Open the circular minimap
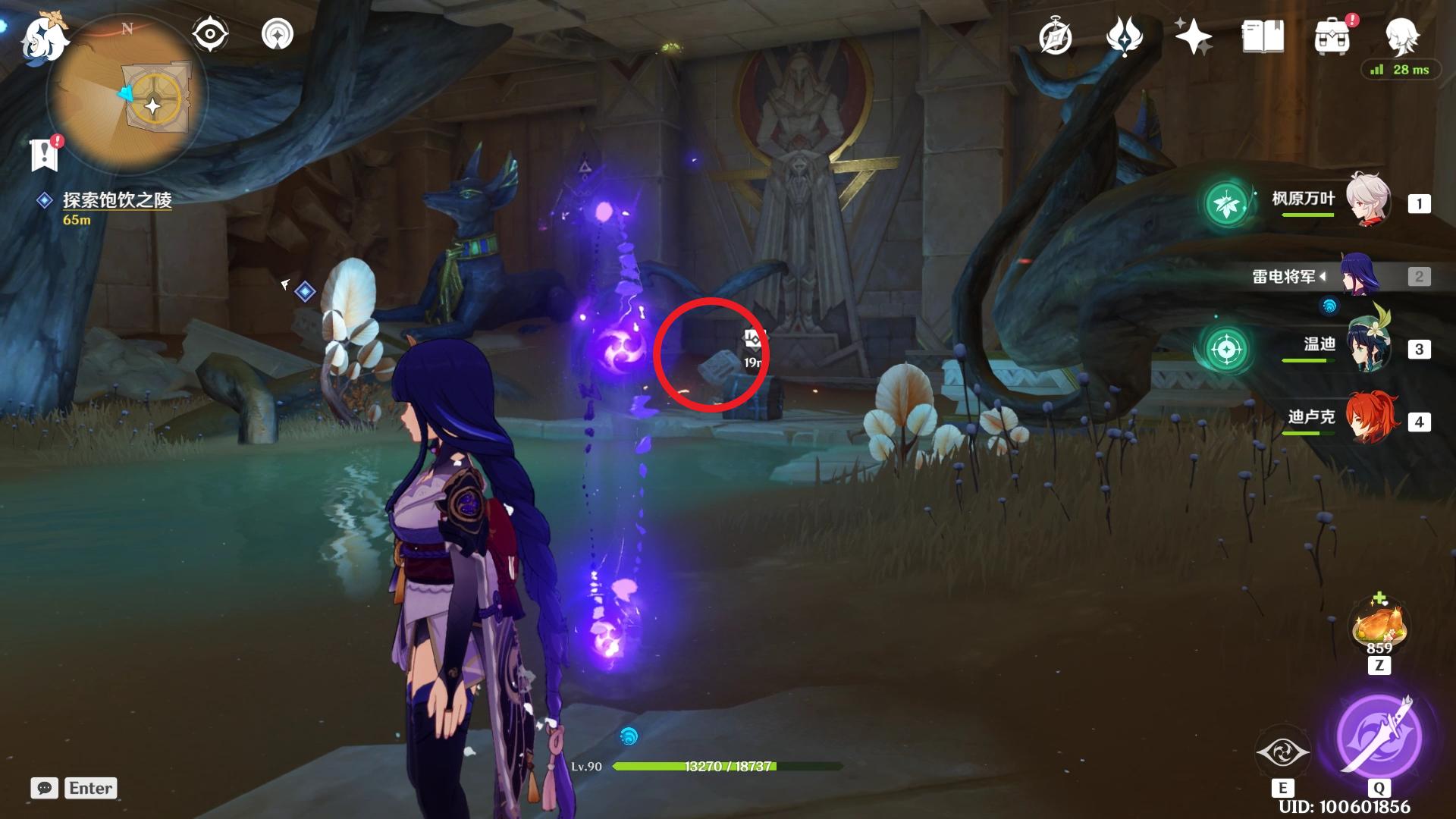This screenshot has width=1456, height=819. [x=125, y=95]
